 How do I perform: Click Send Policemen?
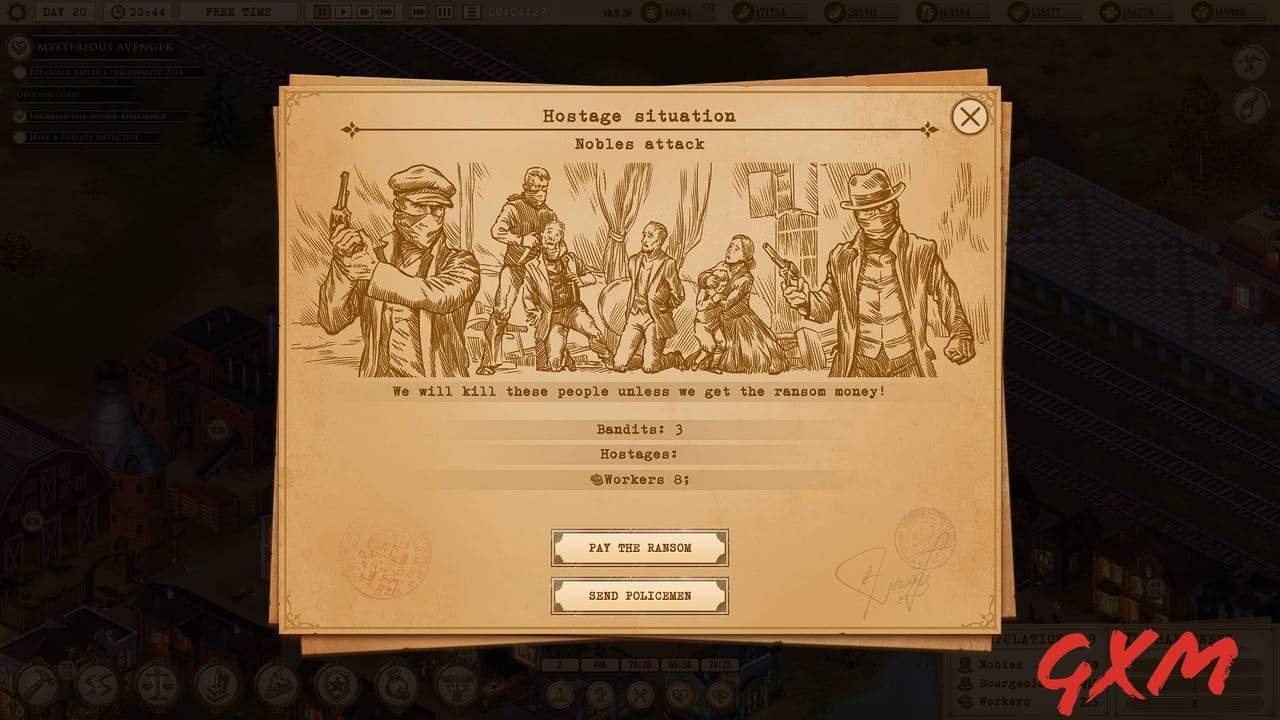pos(639,595)
